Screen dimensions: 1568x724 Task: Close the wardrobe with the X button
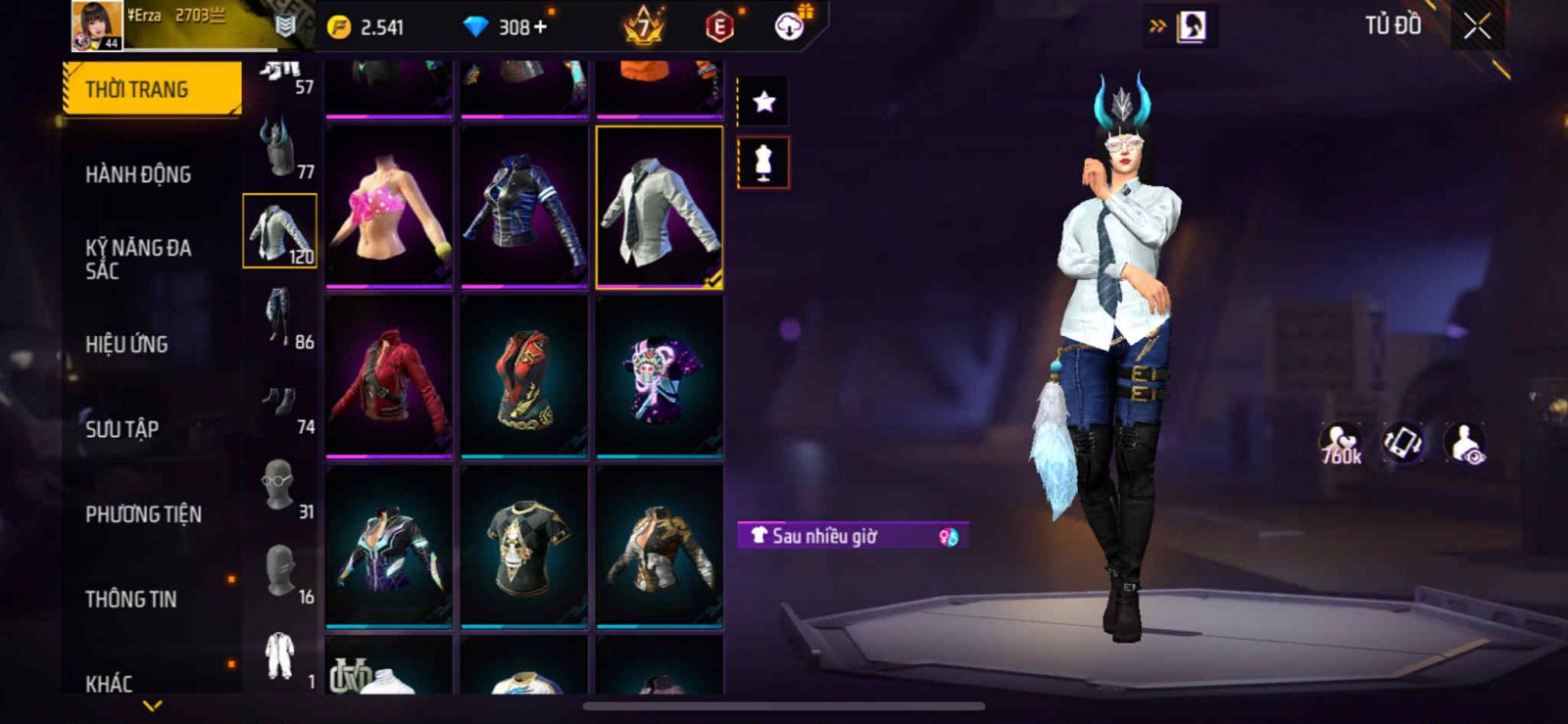coord(1477,26)
